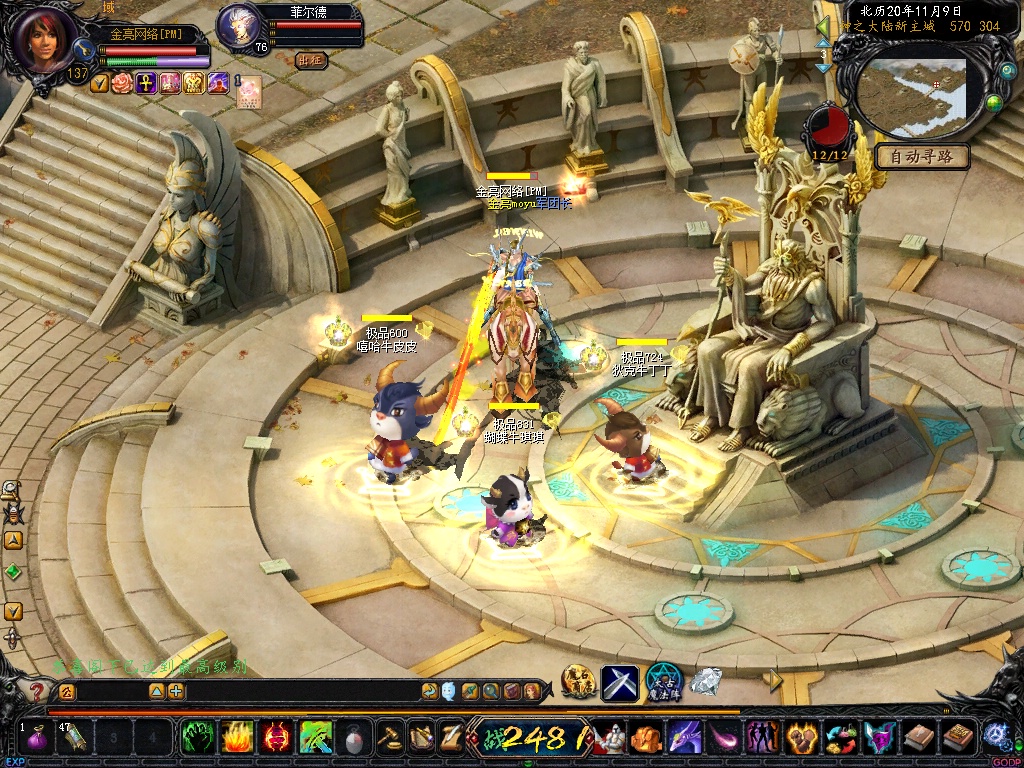Click the green left arrow near minimap

point(822,27)
